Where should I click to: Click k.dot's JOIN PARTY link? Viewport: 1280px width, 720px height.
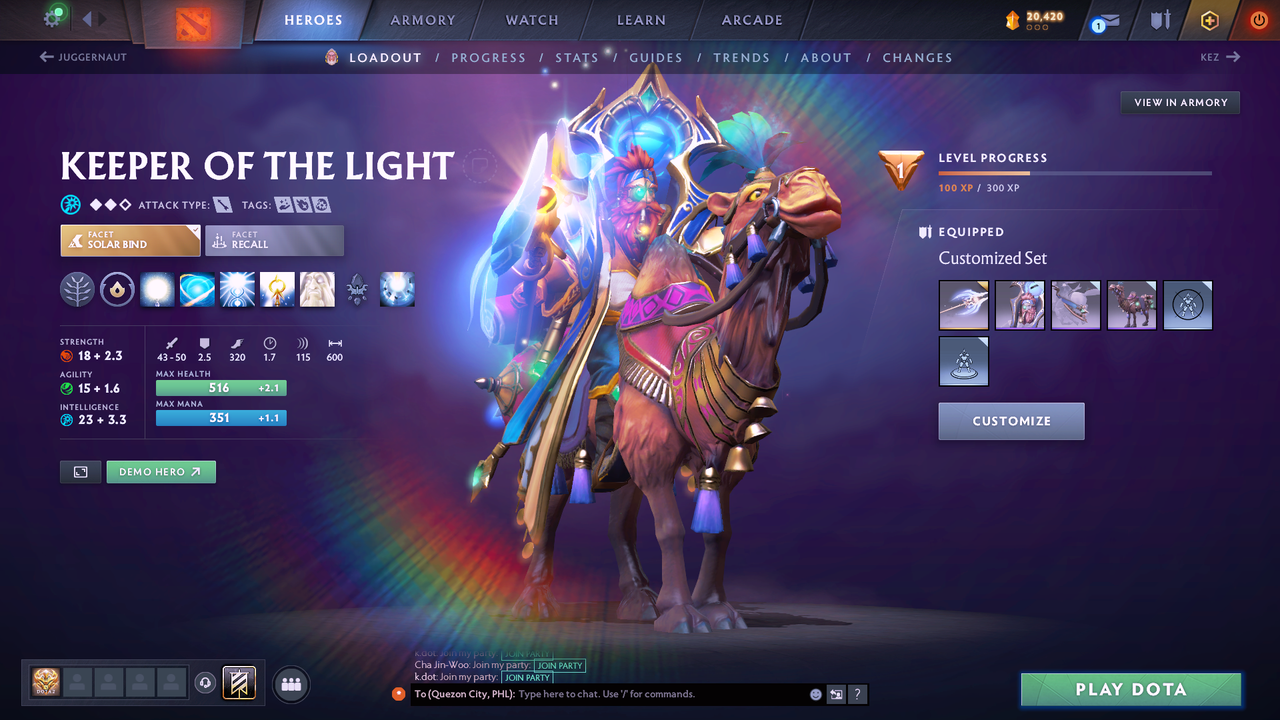point(527,677)
